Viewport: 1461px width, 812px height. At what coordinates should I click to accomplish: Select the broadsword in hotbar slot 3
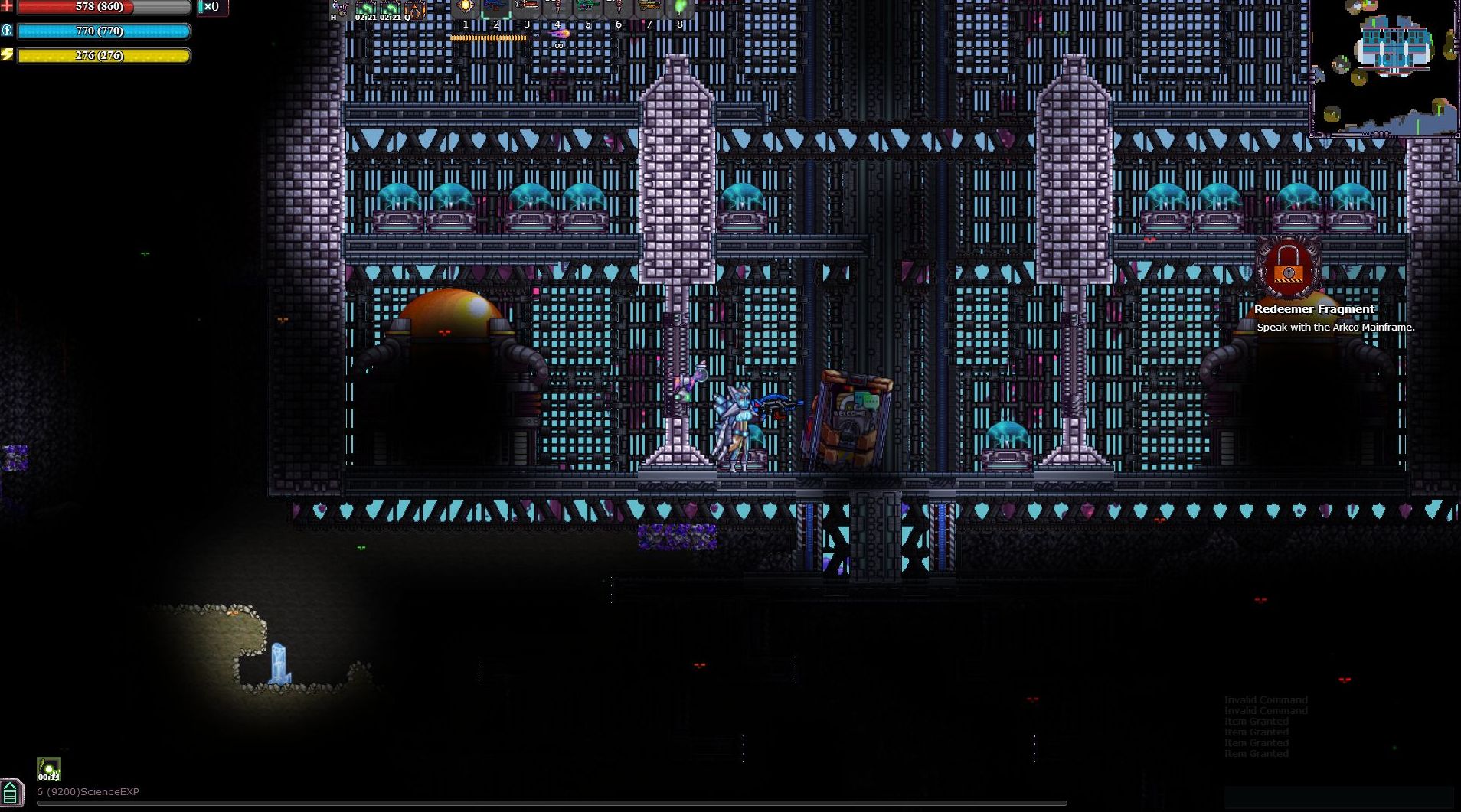coord(527,6)
